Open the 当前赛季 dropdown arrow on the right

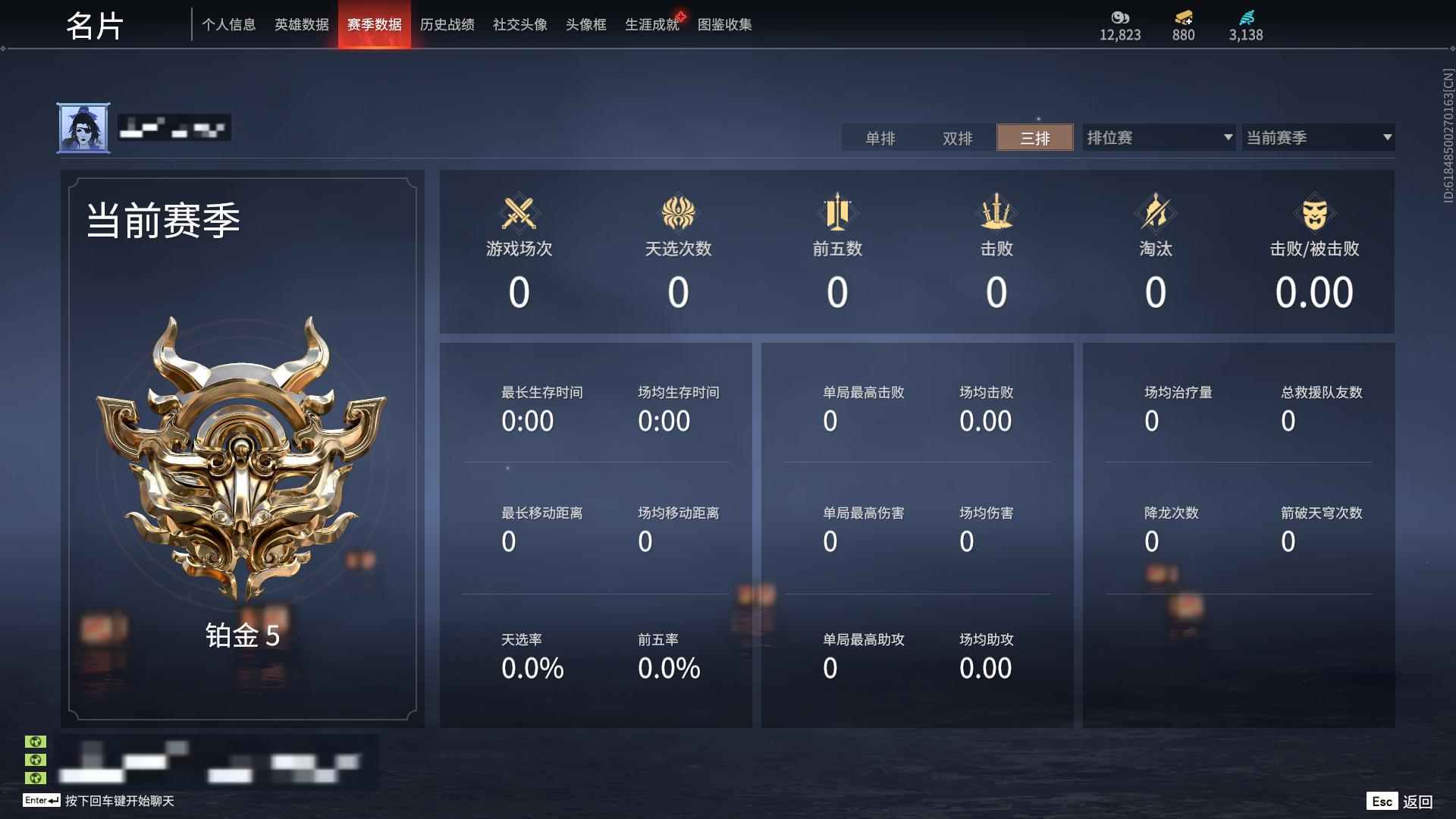pos(1386,138)
